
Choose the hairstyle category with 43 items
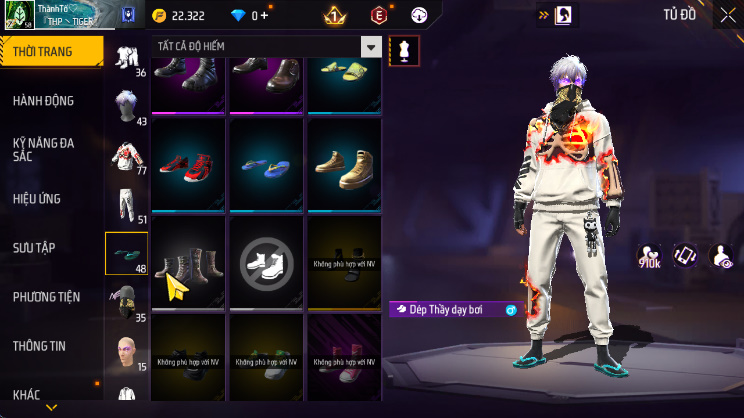(x=126, y=107)
